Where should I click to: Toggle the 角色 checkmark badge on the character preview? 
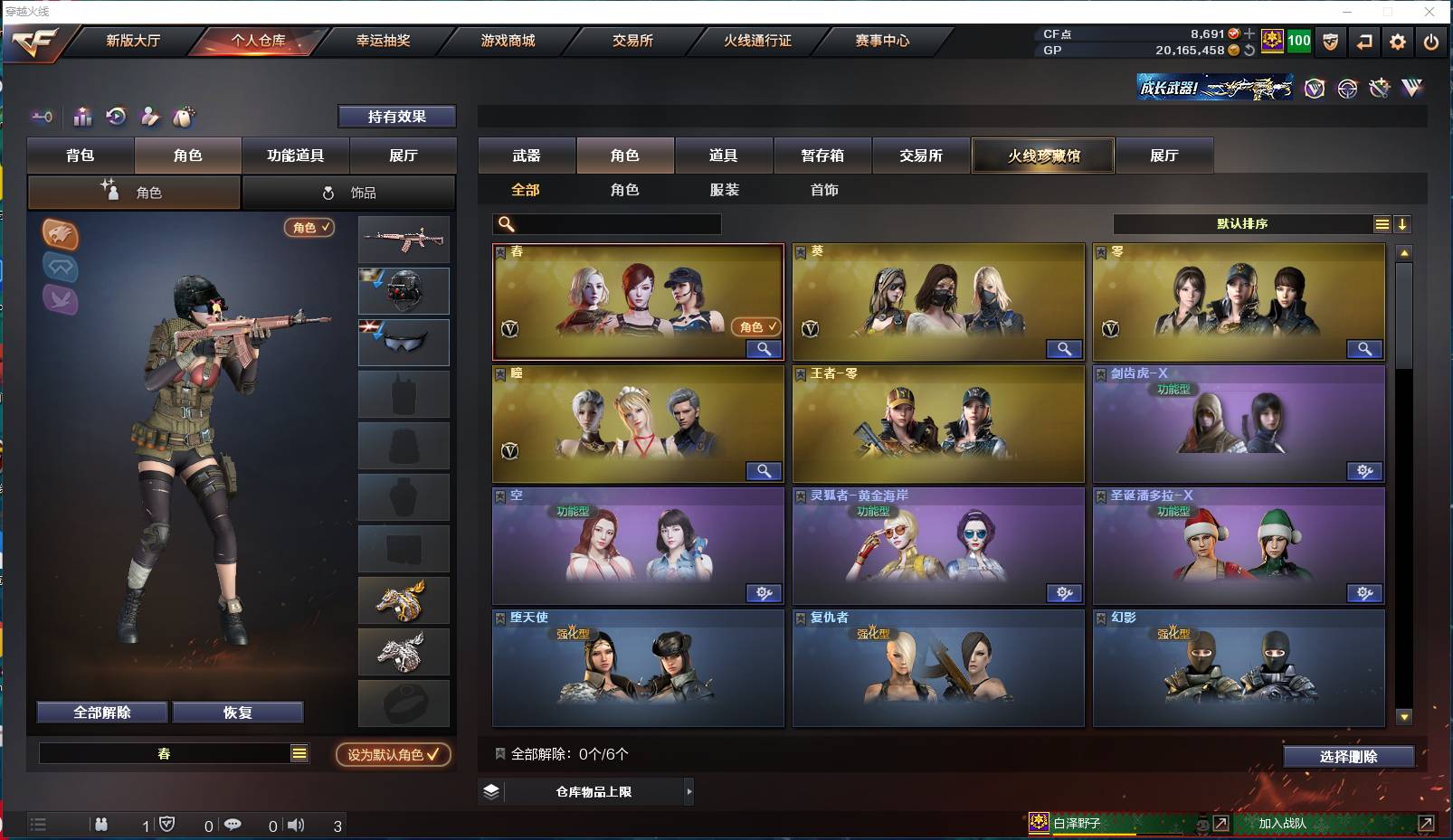pyautogui.click(x=309, y=228)
